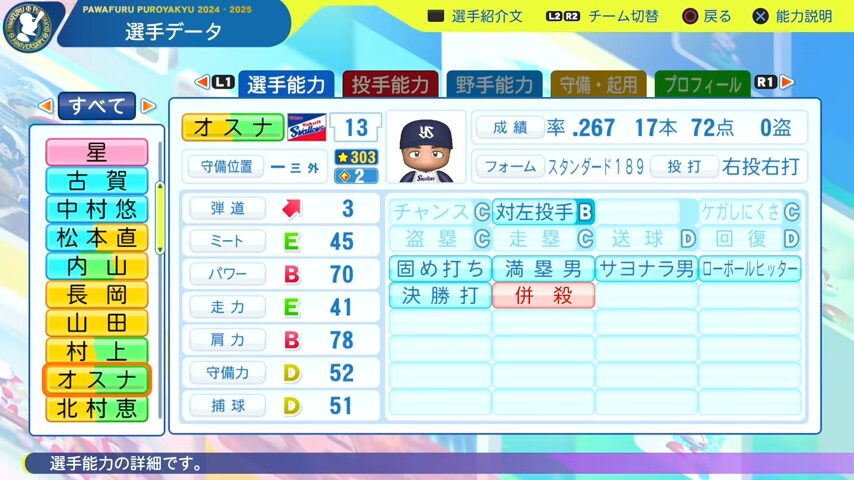Select the 固め打ち special ability
This screenshot has width=854, height=480.
click(x=440, y=268)
